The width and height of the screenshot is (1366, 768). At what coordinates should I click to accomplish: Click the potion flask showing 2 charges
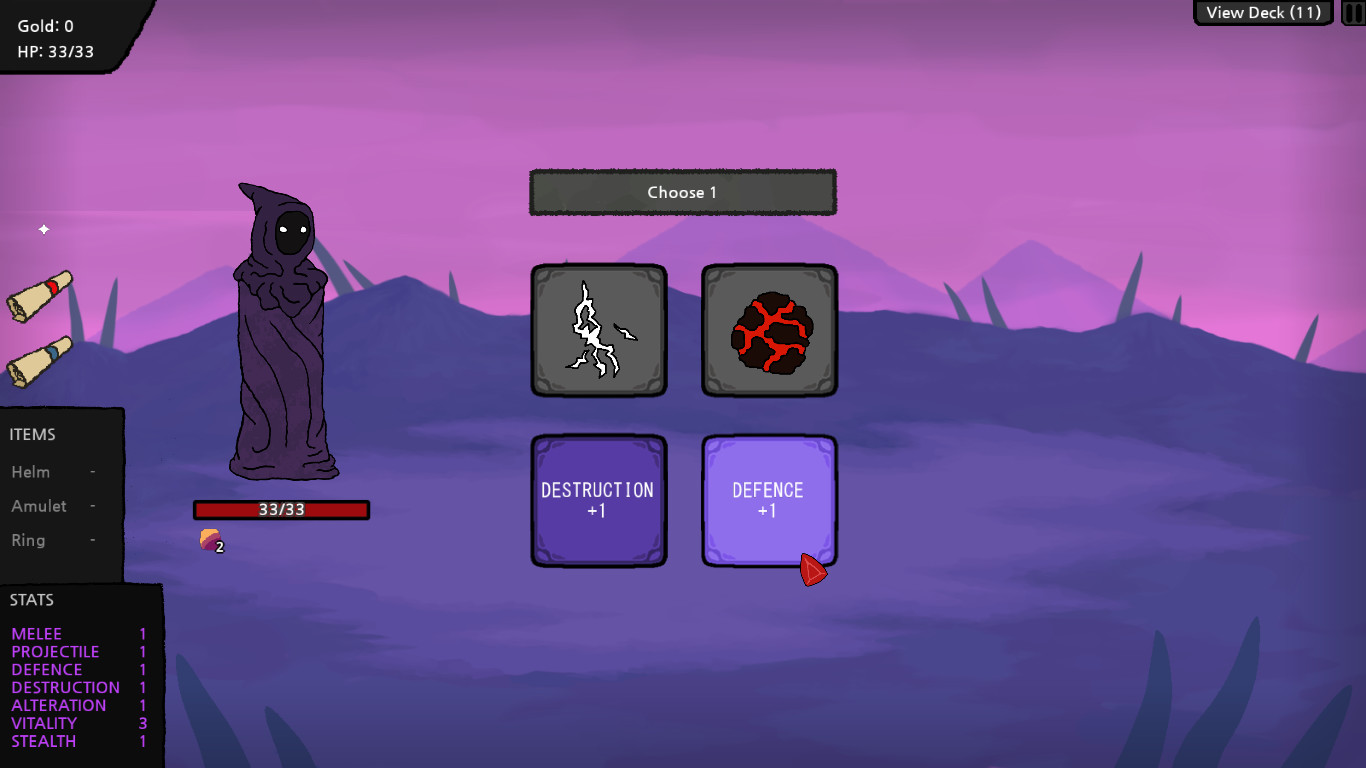coord(208,540)
